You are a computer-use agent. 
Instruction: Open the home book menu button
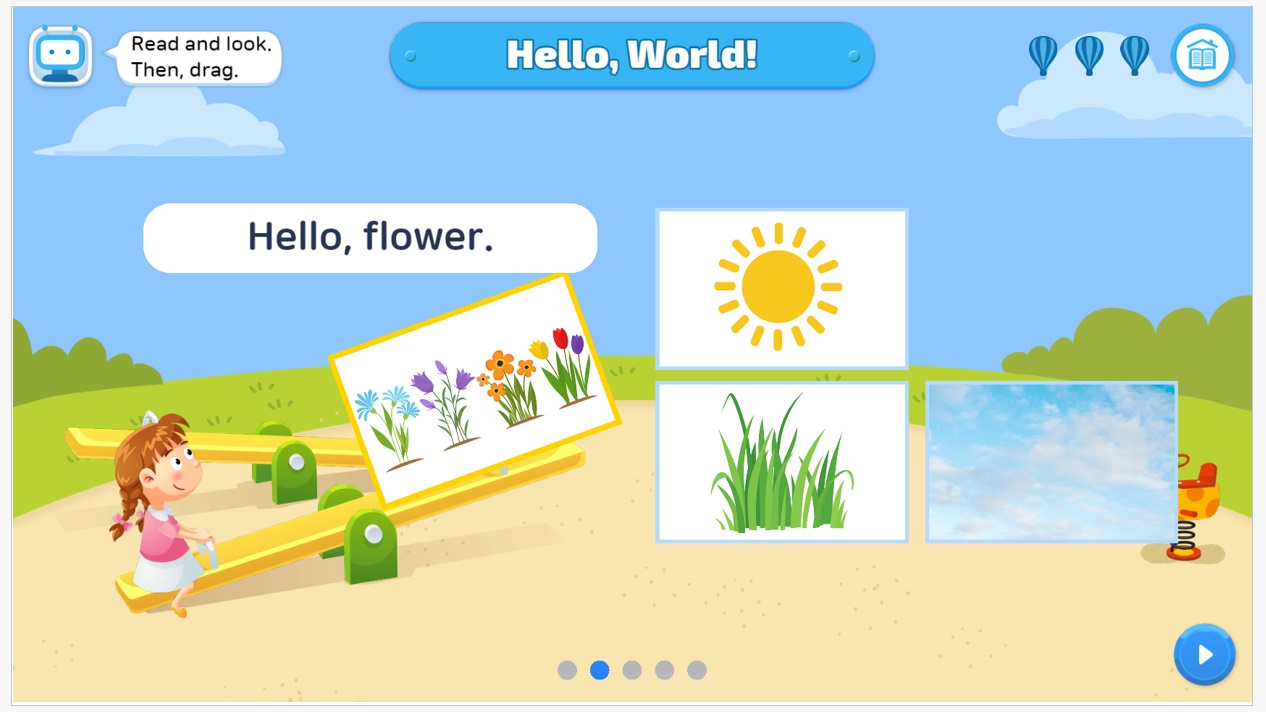[x=1202, y=56]
